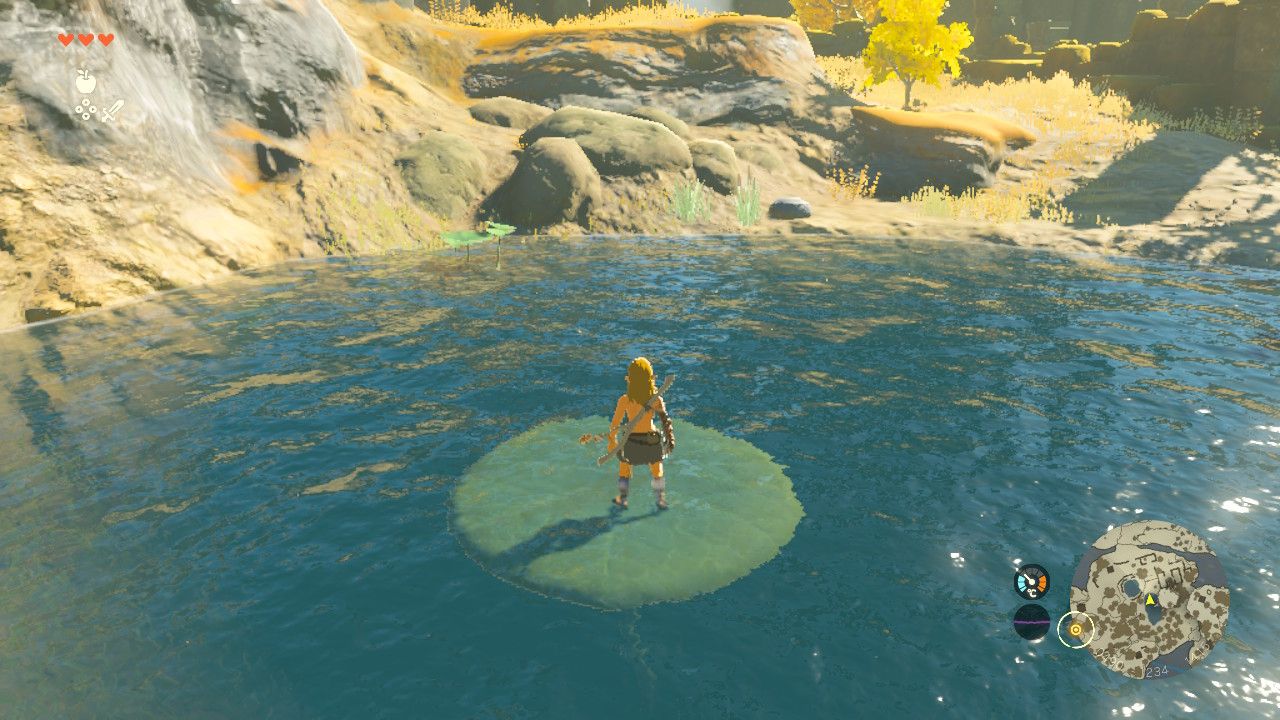Click the needle of the temperature gauge

[x=1030, y=578]
